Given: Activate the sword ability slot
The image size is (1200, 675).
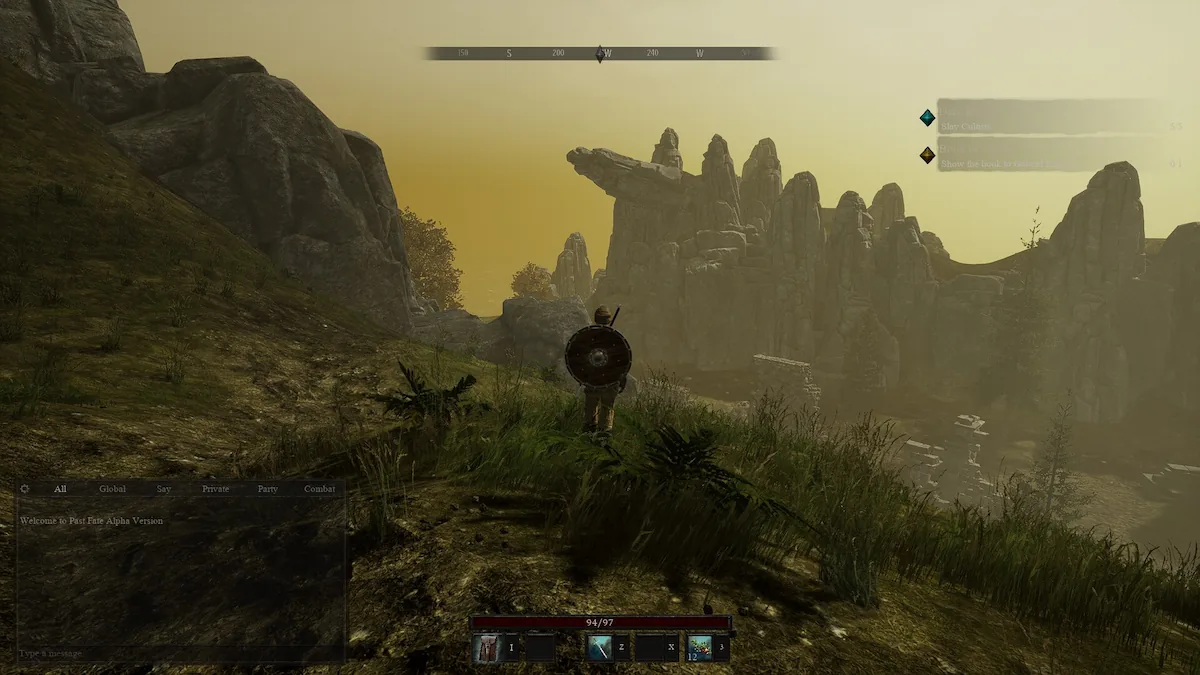Looking at the screenshot, I should pyautogui.click(x=600, y=648).
